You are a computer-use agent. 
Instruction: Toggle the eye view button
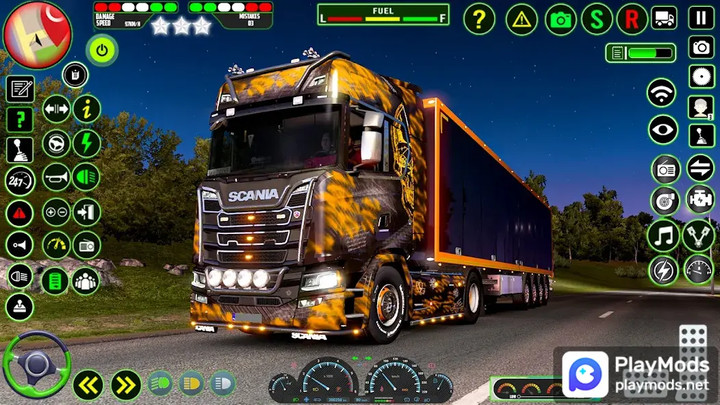click(x=662, y=129)
